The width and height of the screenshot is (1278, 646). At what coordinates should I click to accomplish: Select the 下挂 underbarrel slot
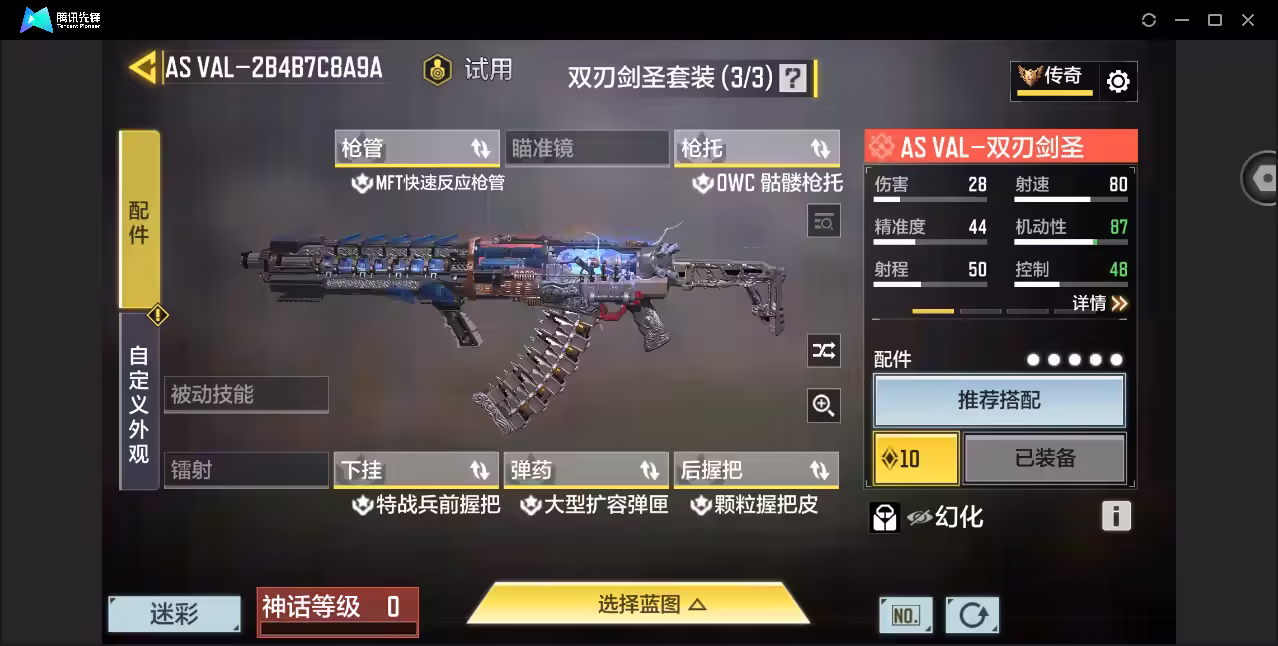(x=416, y=470)
